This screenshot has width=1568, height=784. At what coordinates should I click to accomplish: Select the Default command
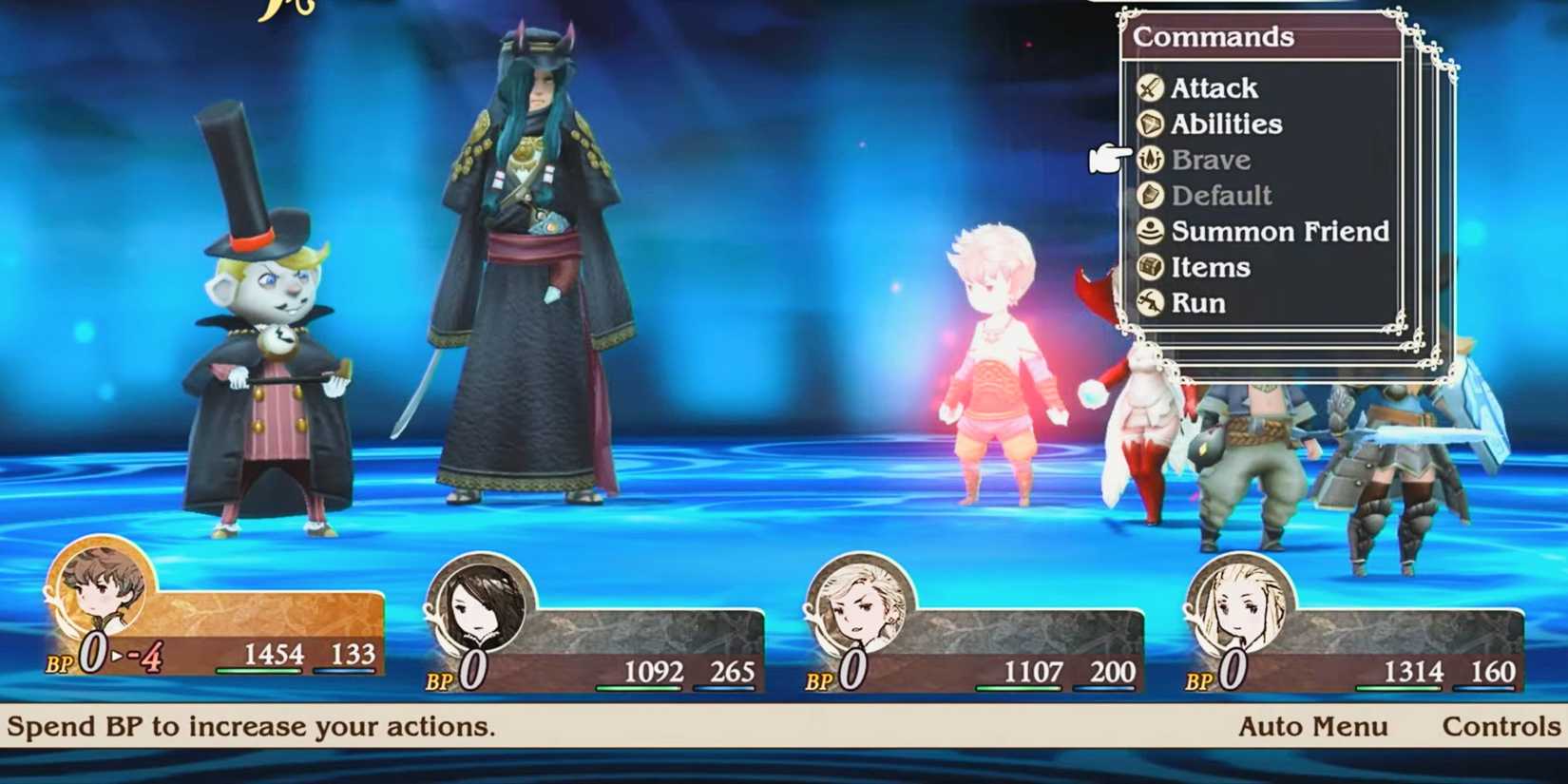[x=1220, y=196]
